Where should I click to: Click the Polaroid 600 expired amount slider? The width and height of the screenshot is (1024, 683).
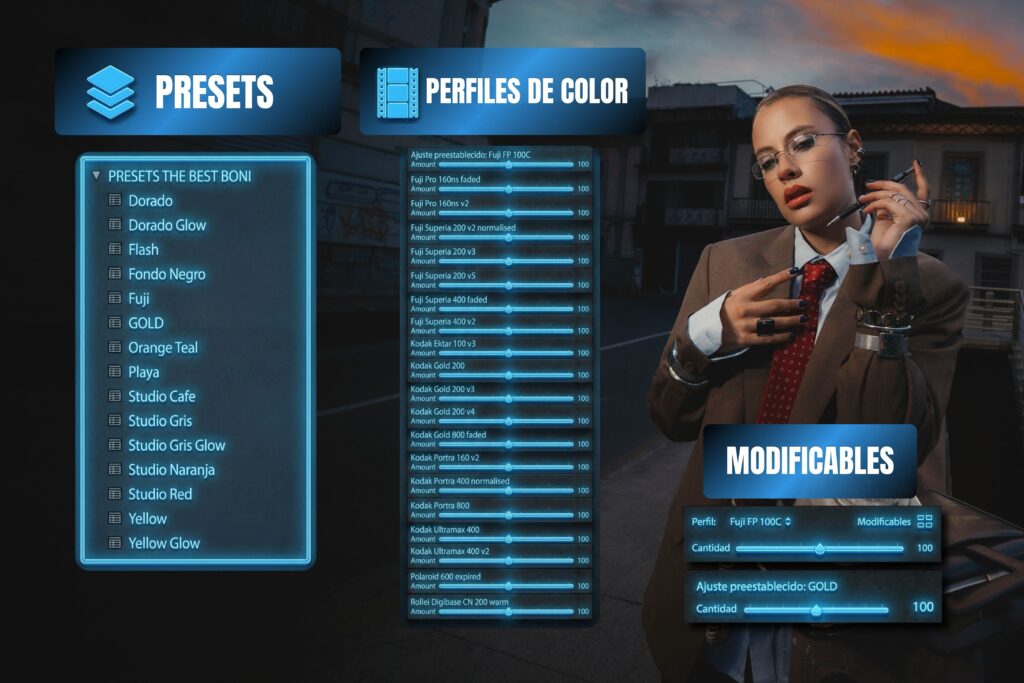click(x=508, y=586)
